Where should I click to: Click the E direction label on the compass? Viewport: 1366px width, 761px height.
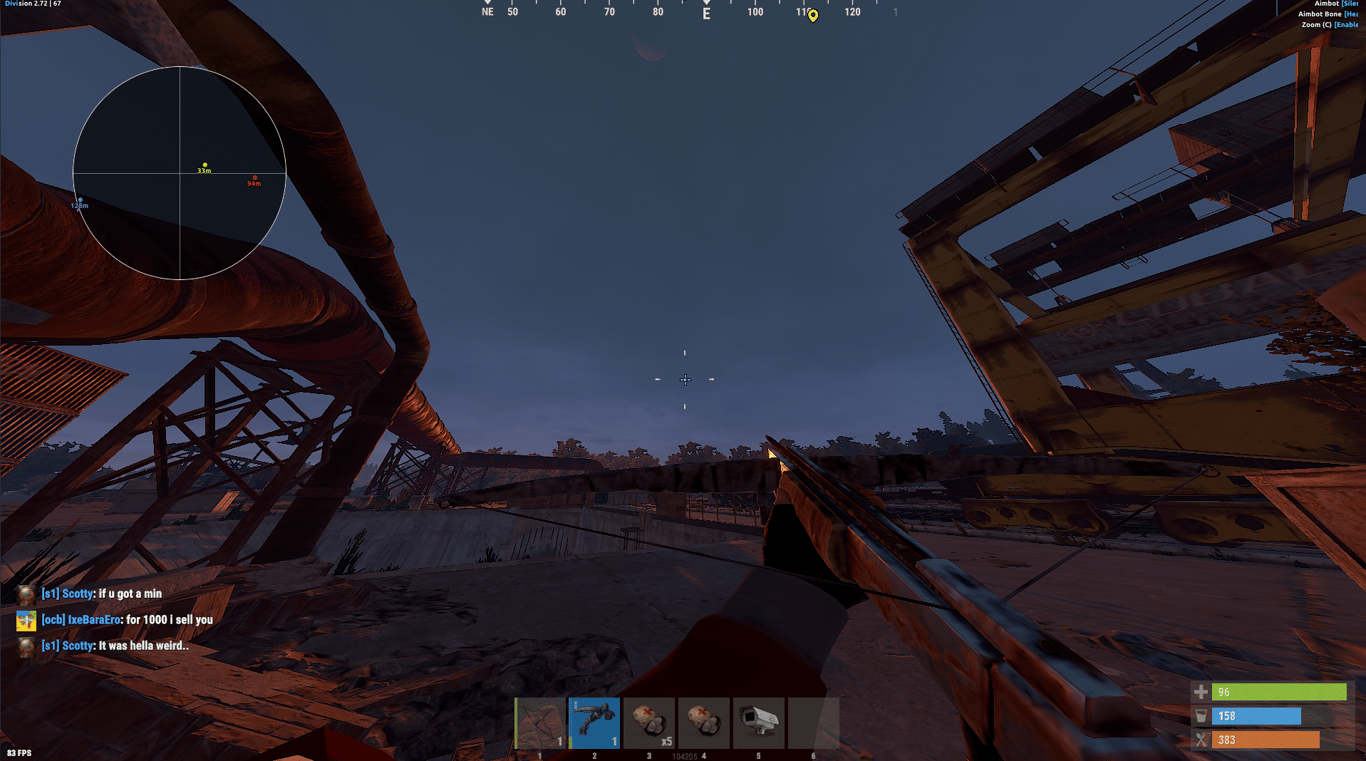coord(706,15)
